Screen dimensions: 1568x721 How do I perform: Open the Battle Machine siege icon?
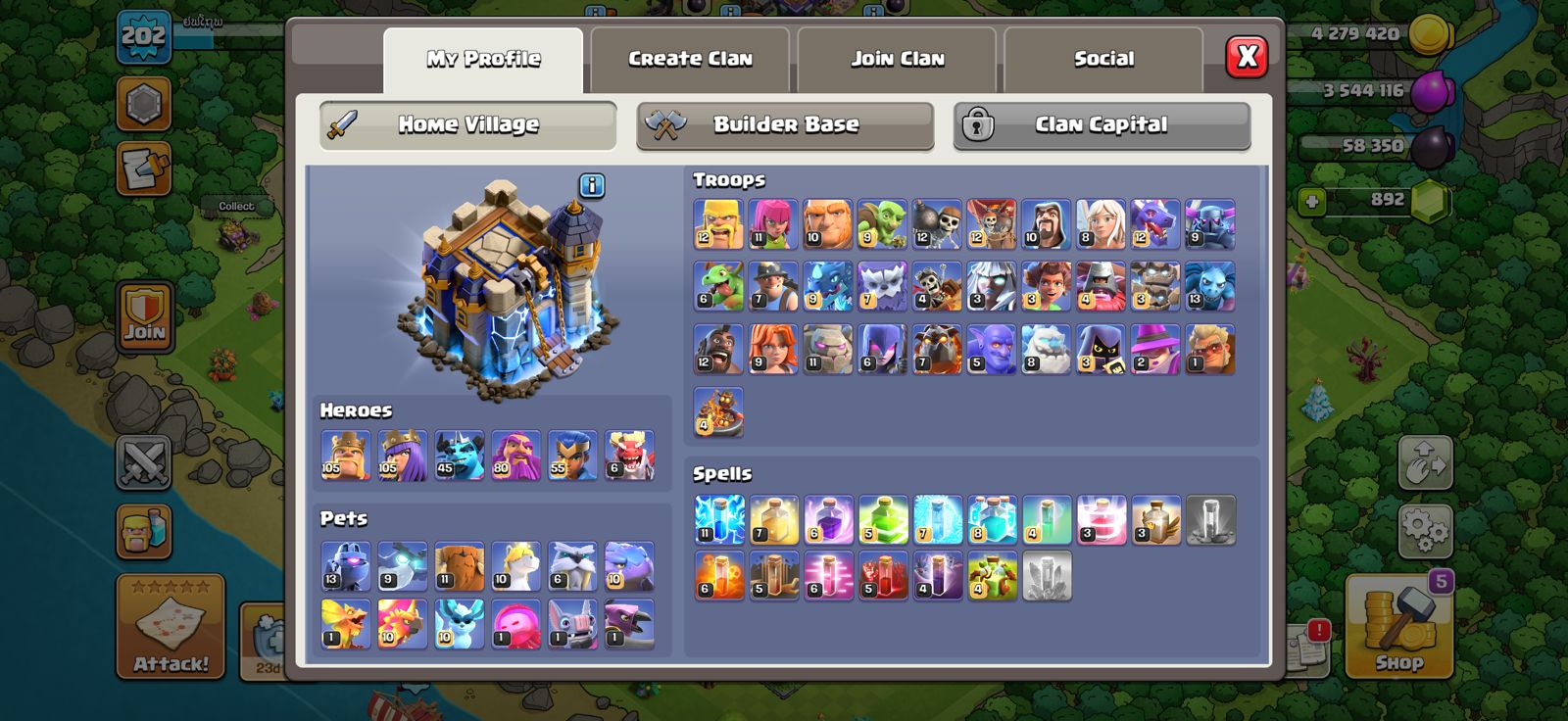click(x=718, y=411)
